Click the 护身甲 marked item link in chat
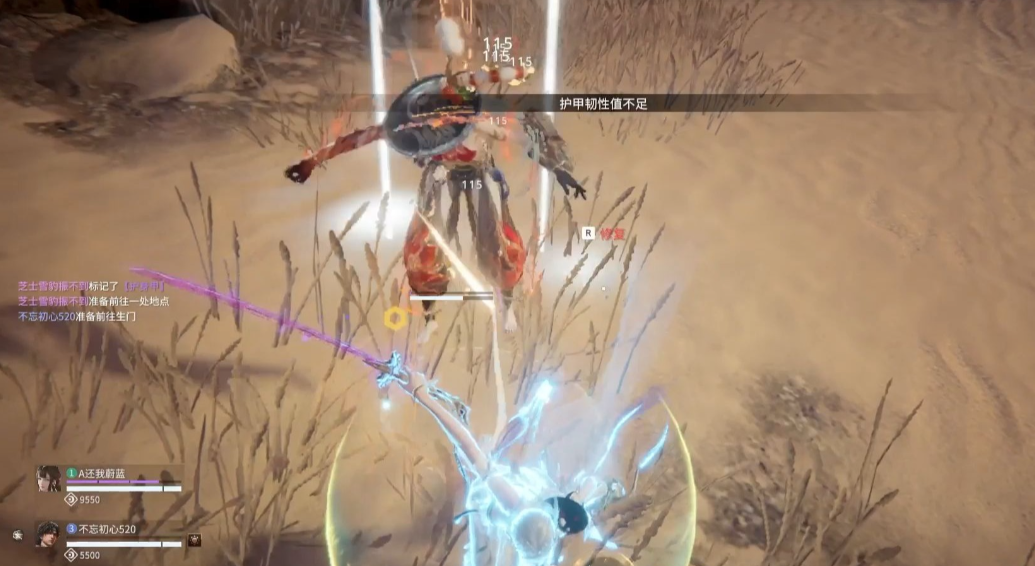The height and width of the screenshot is (566, 1035). pos(144,286)
